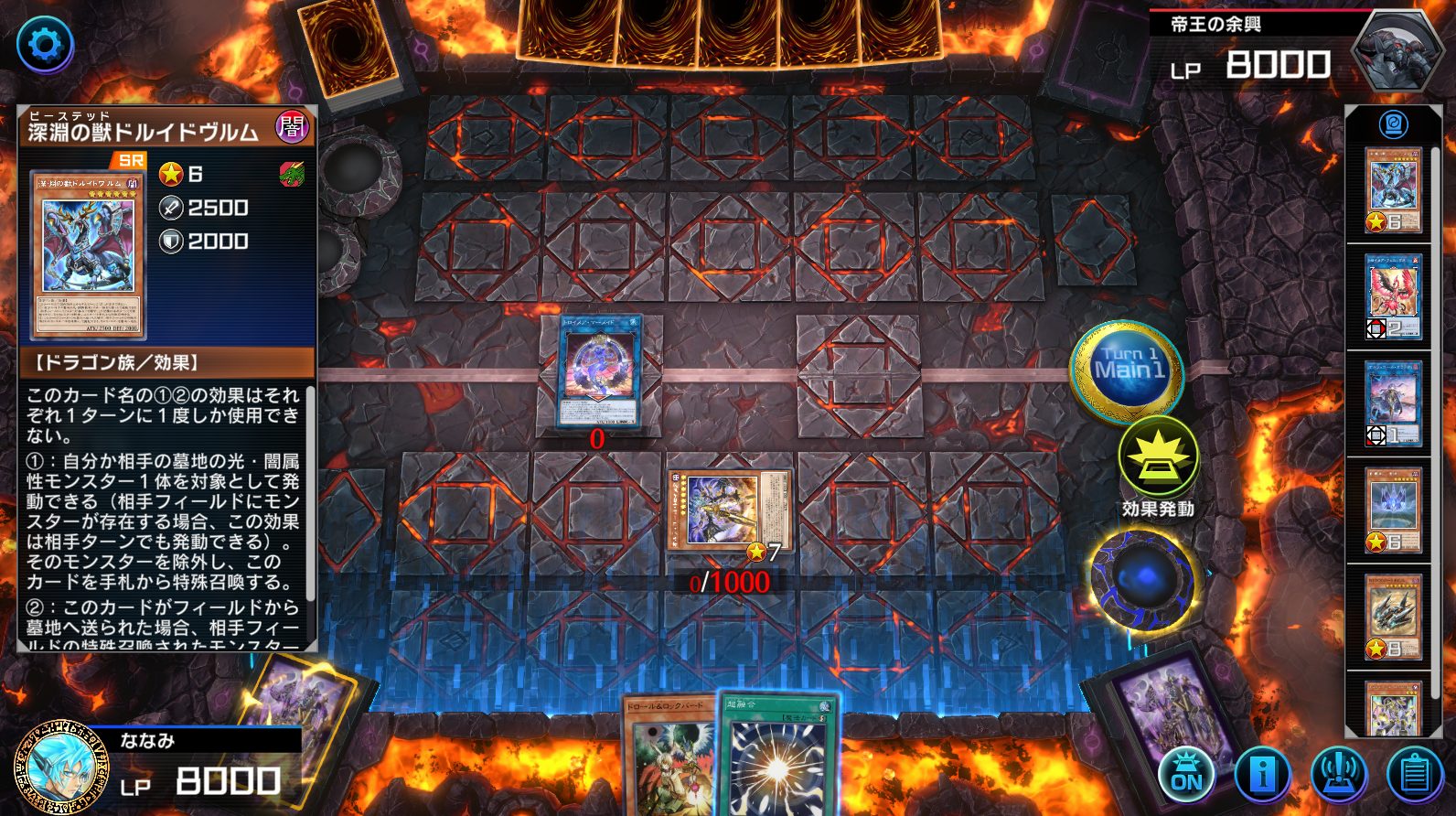Select the red bird rank 2 card thumbnail
The height and width of the screenshot is (816, 1456).
pos(1393,296)
